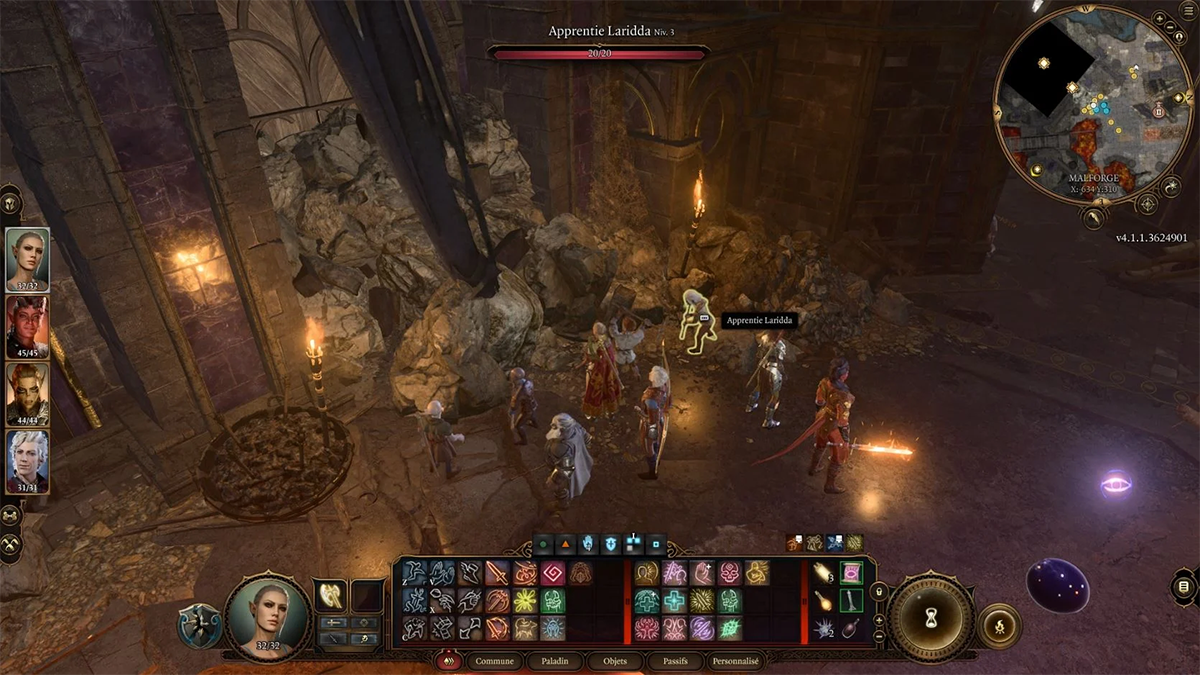Select the white-haired companion portrait
The width and height of the screenshot is (1200, 675).
pyautogui.click(x=27, y=460)
